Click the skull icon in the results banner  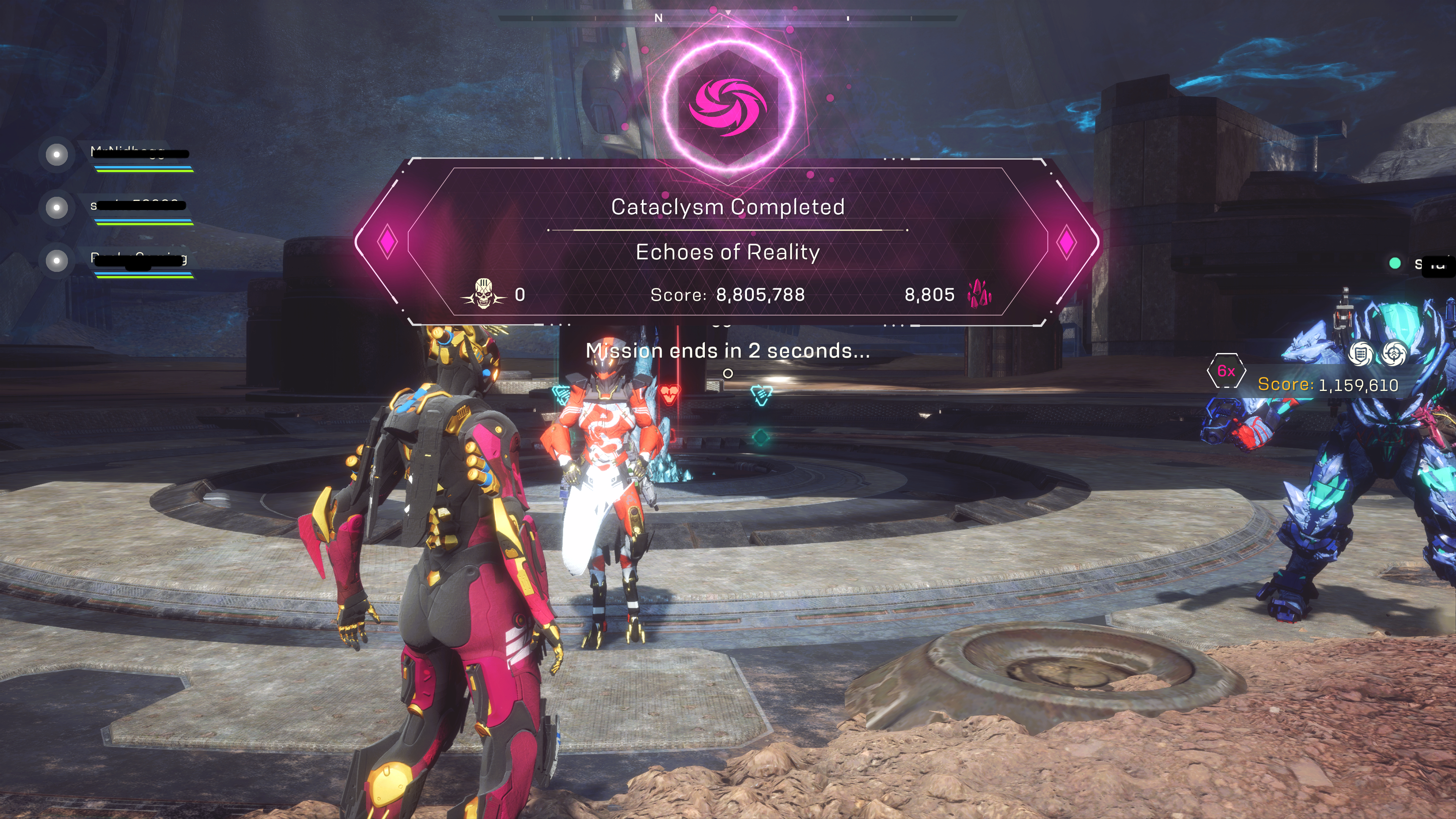[x=483, y=293]
